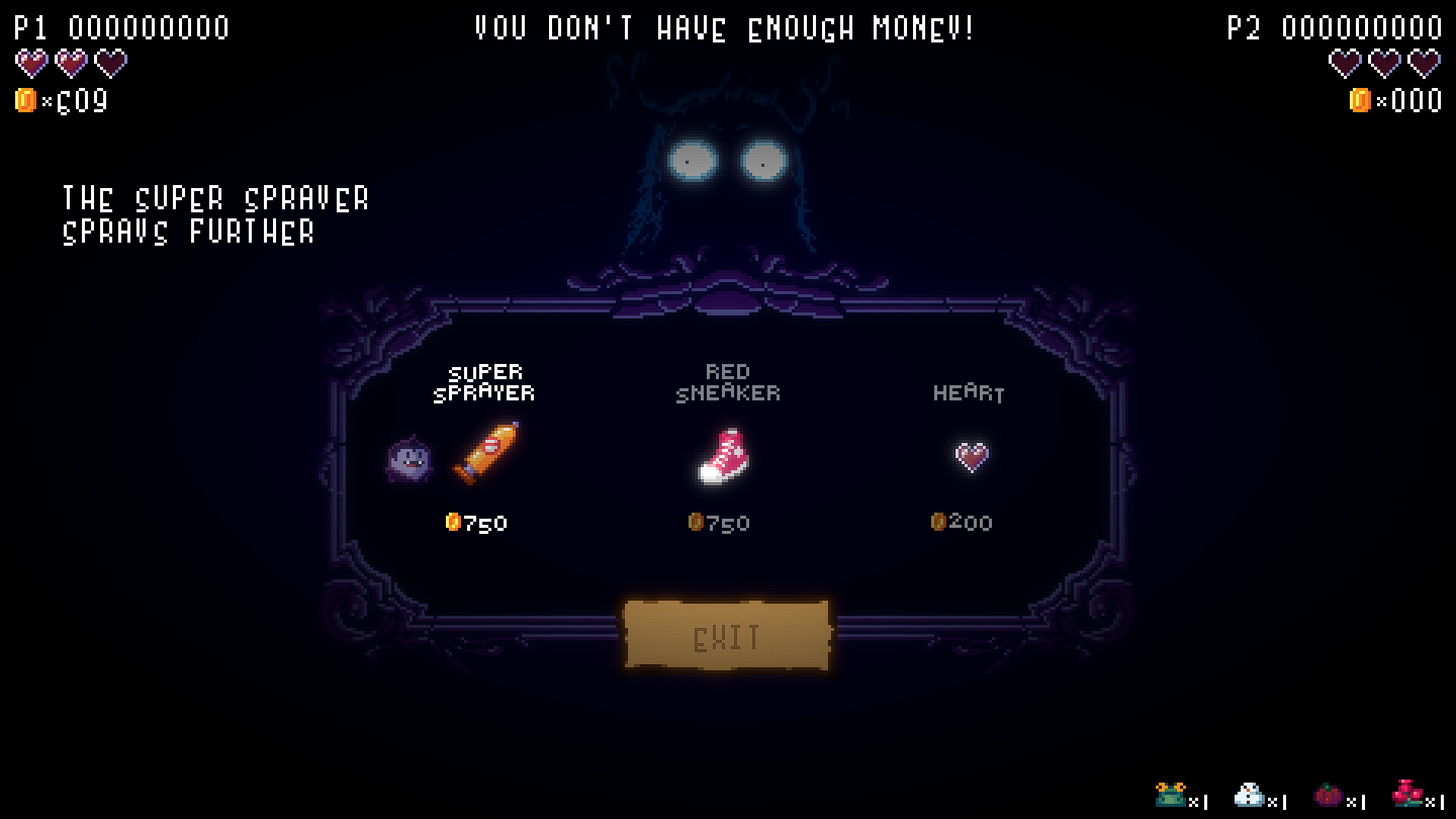This screenshot has width=1456, height=819.
Task: Click the 750 price under the Red Sneaker
Action: (719, 522)
